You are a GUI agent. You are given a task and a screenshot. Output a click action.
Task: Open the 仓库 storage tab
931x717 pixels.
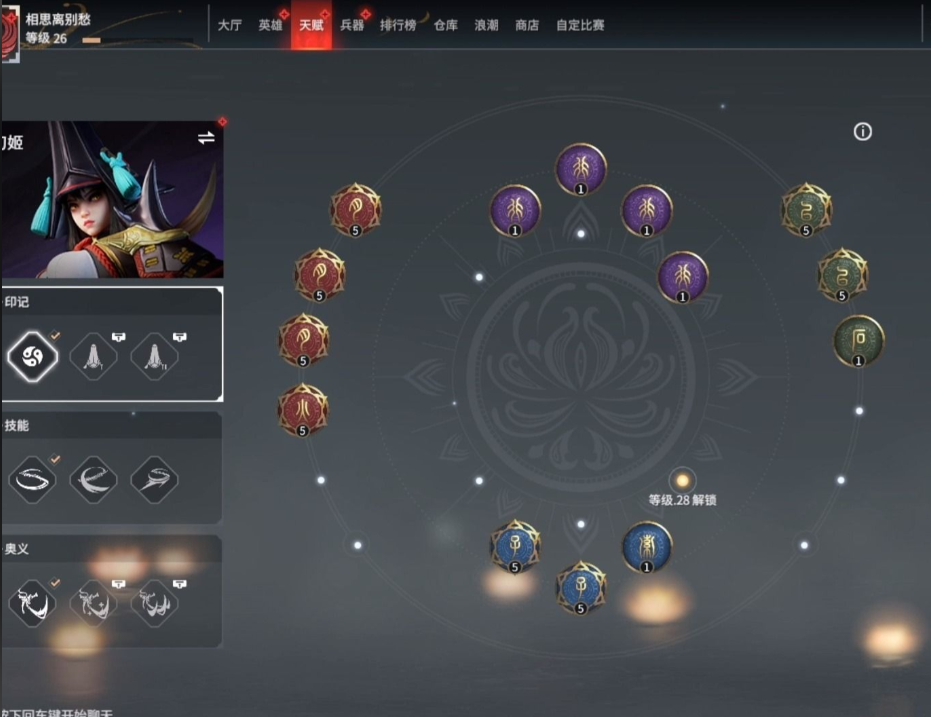pyautogui.click(x=446, y=25)
